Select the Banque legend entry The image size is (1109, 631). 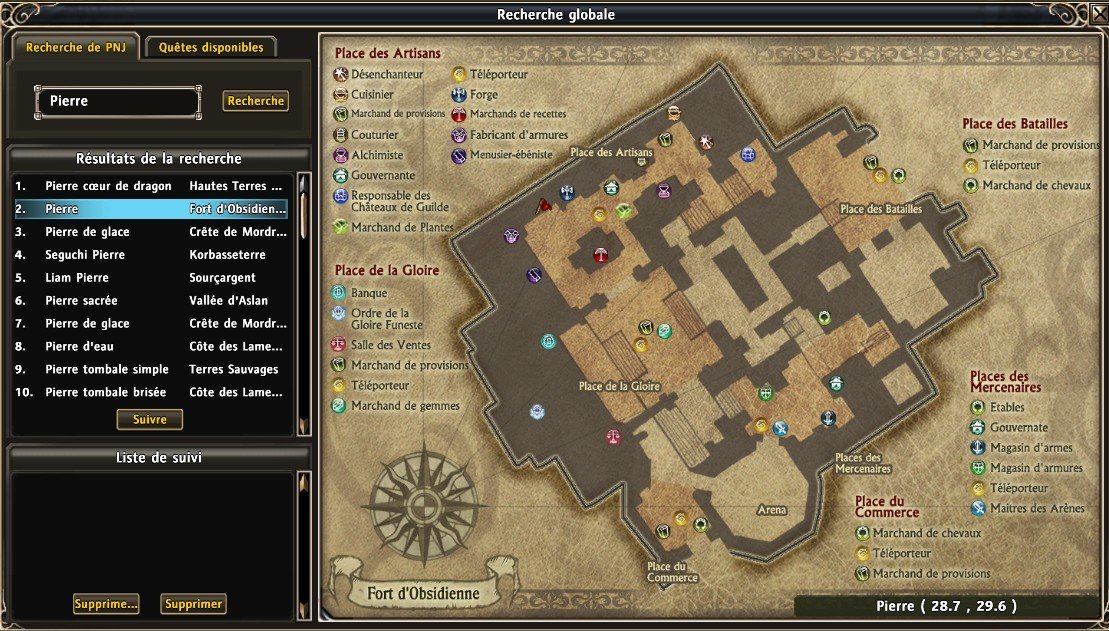coord(369,294)
